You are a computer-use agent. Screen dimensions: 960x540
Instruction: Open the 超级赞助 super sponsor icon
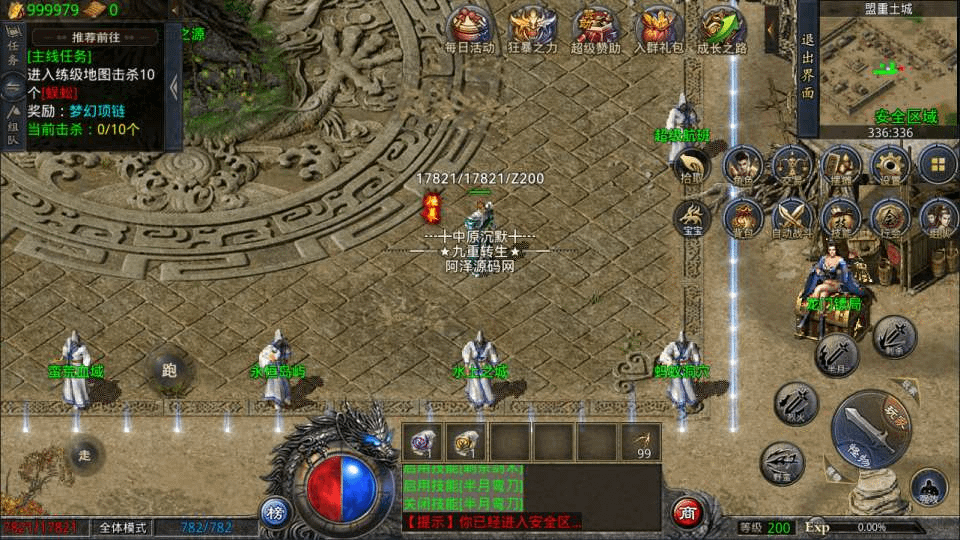pos(596,28)
